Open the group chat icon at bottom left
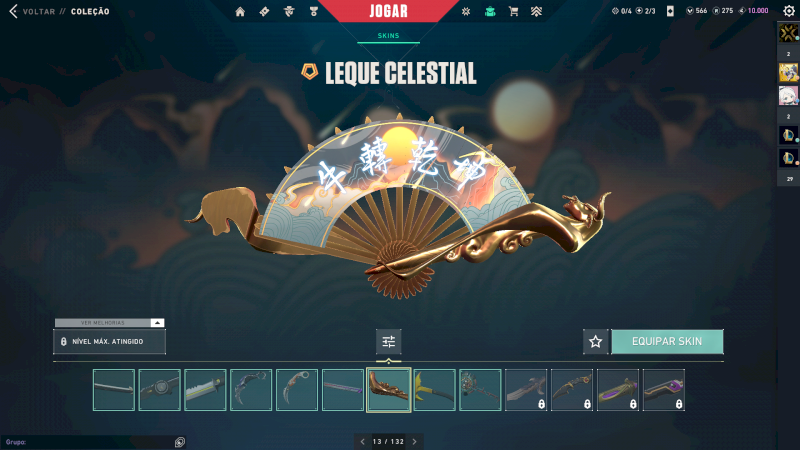Viewport: 800px width, 450px height. point(180,441)
